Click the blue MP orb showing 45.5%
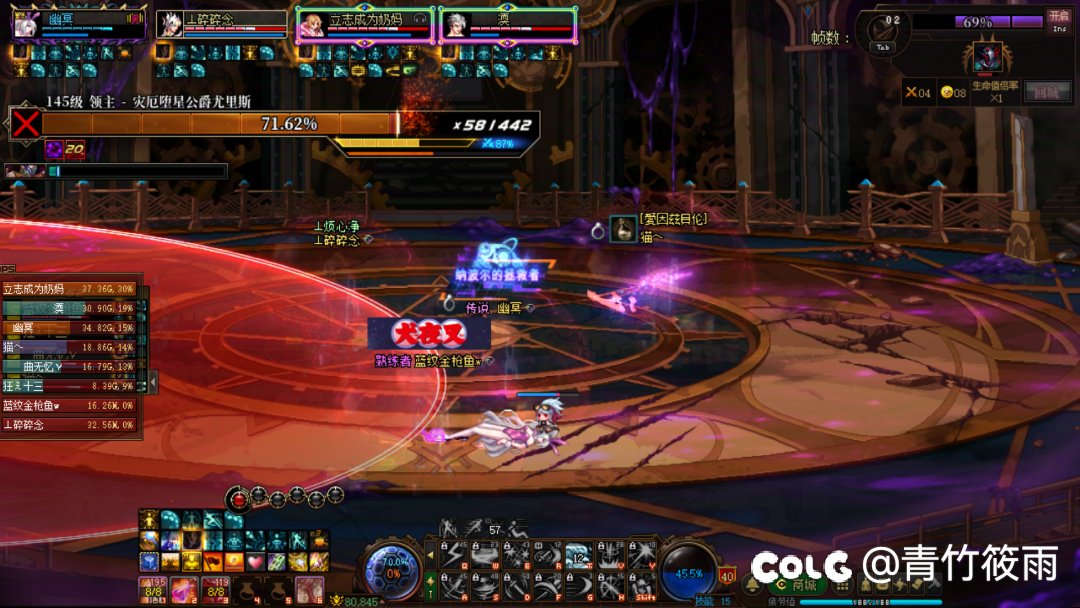 pyautogui.click(x=689, y=573)
